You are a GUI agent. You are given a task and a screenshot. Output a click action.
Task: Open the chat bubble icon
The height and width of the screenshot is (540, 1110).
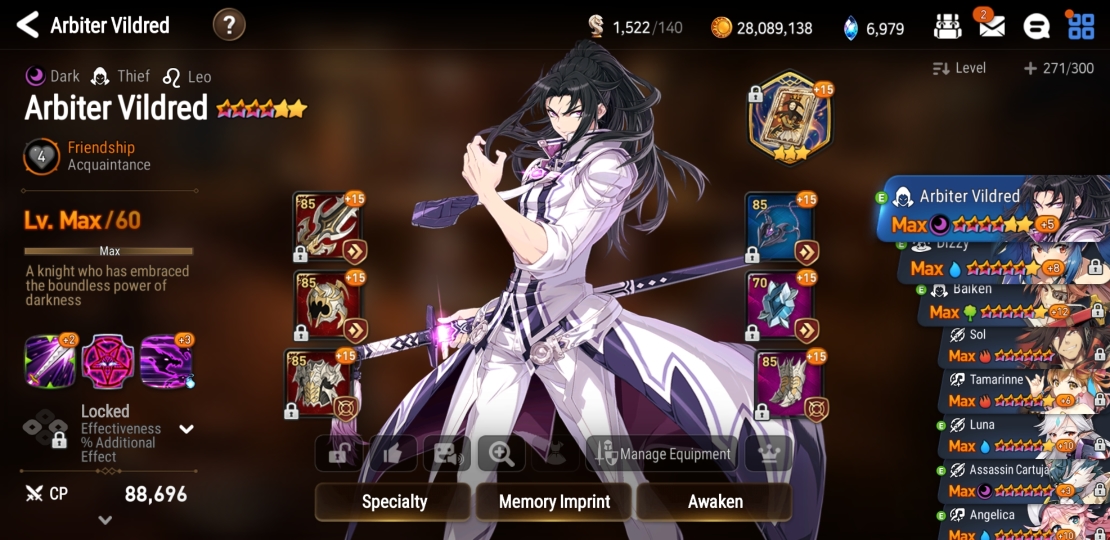[x=1036, y=27]
